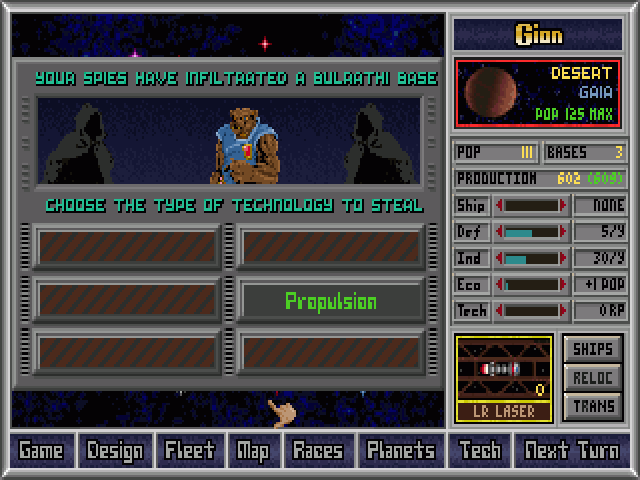This screenshot has height=480, width=640.
Task: Lock the Ind allocation label
Action: coord(472,258)
